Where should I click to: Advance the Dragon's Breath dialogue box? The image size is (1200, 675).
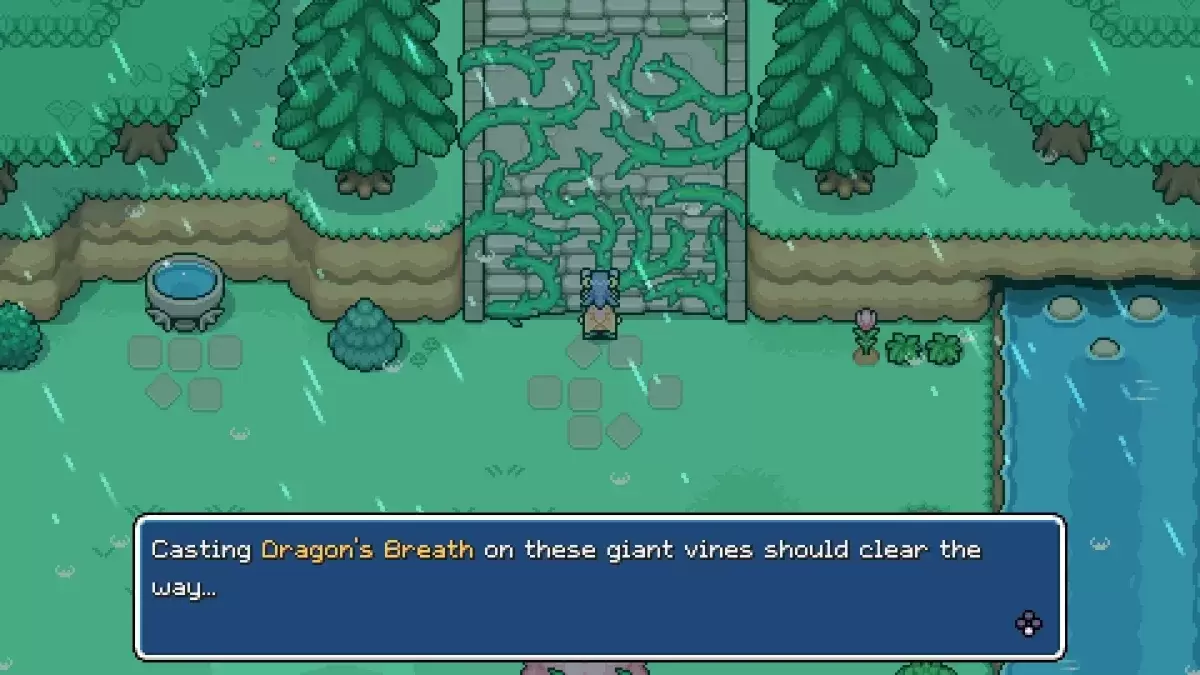[x=1028, y=624]
